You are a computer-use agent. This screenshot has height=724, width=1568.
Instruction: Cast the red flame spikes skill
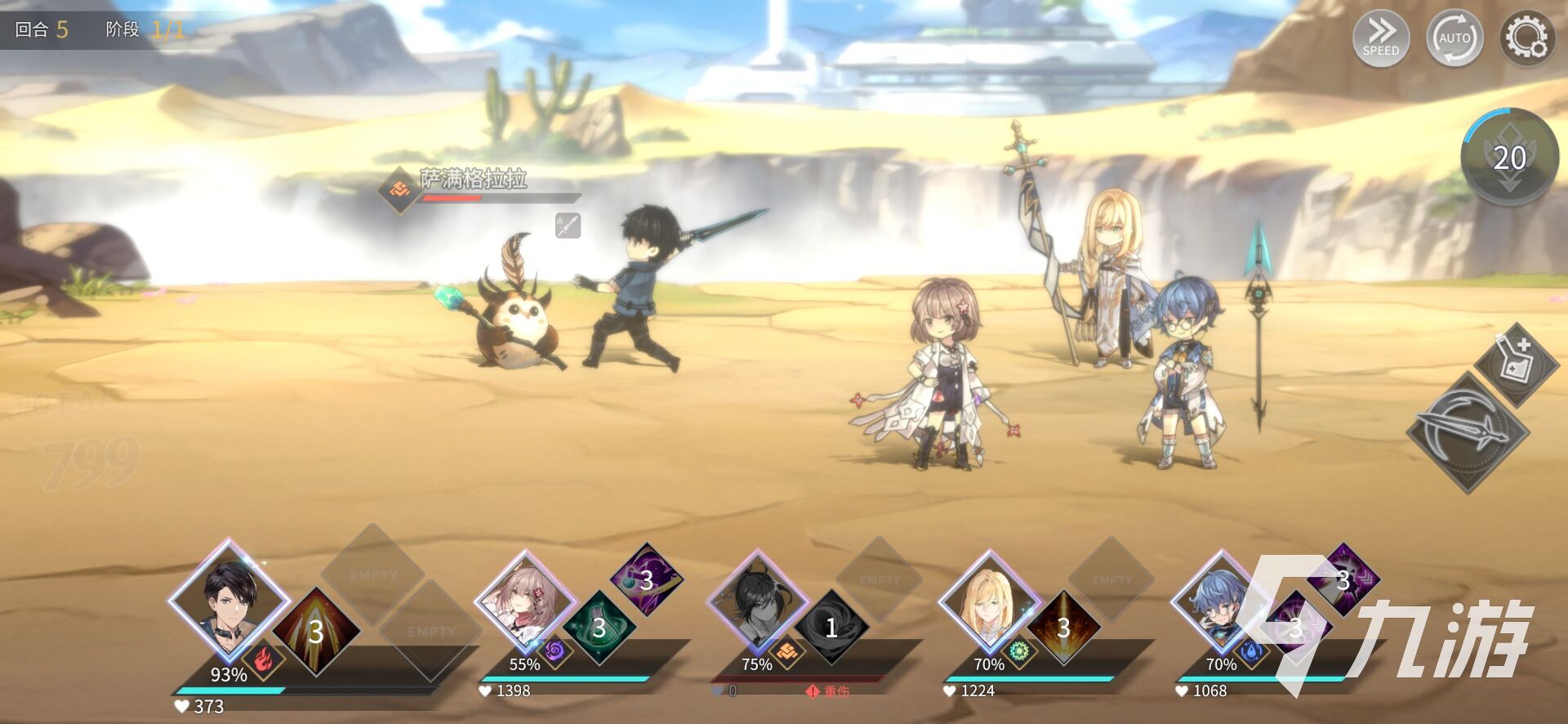click(315, 631)
